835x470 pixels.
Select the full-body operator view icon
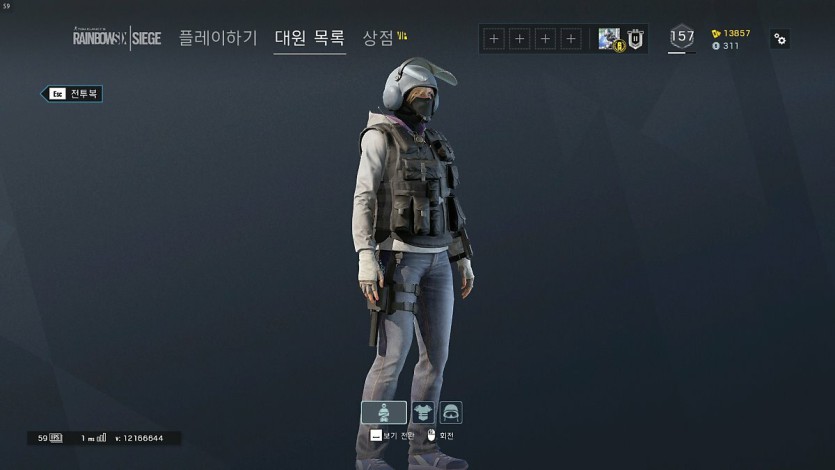[x=384, y=412]
